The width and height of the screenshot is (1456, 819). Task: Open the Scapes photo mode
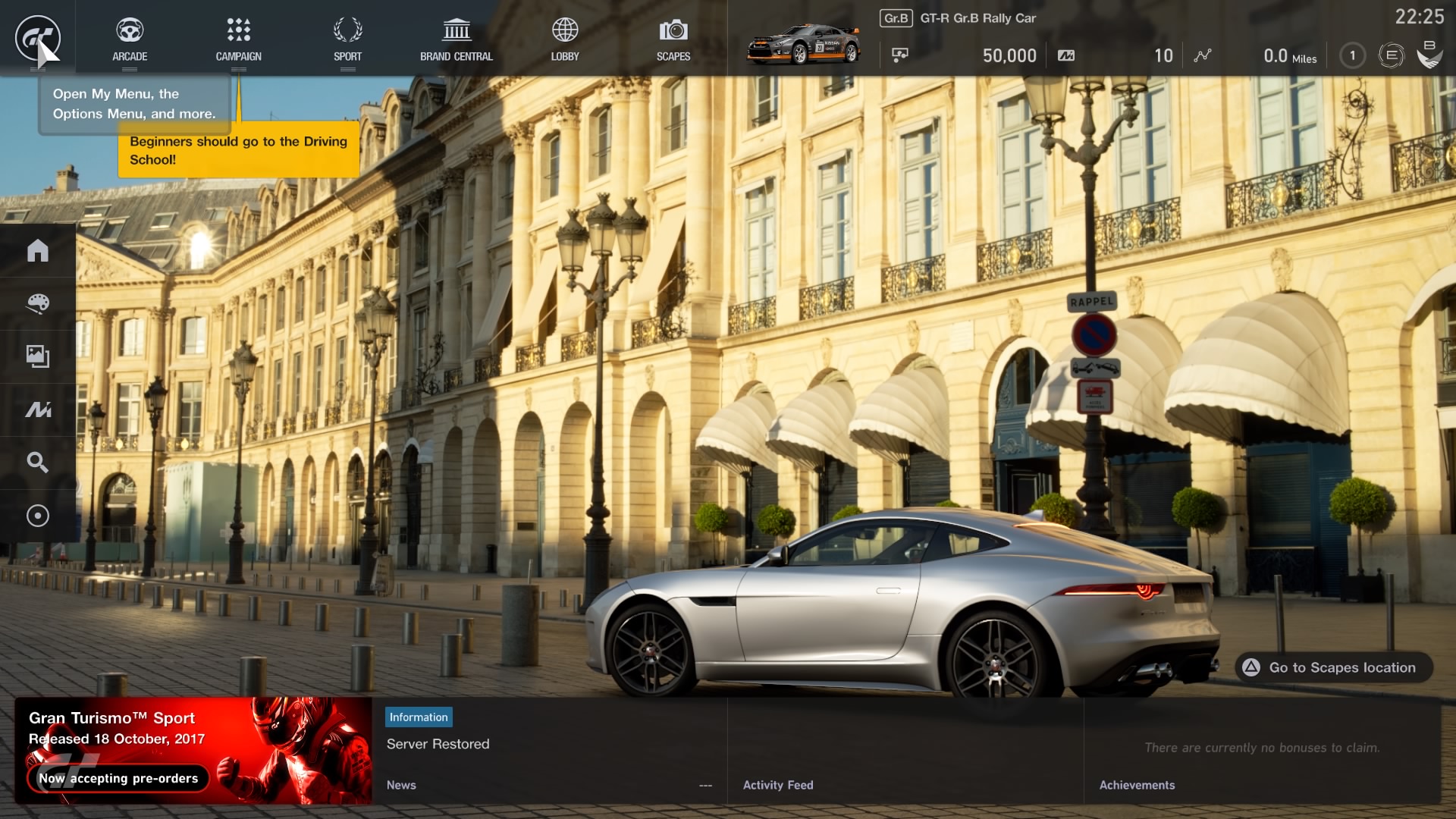tap(673, 39)
